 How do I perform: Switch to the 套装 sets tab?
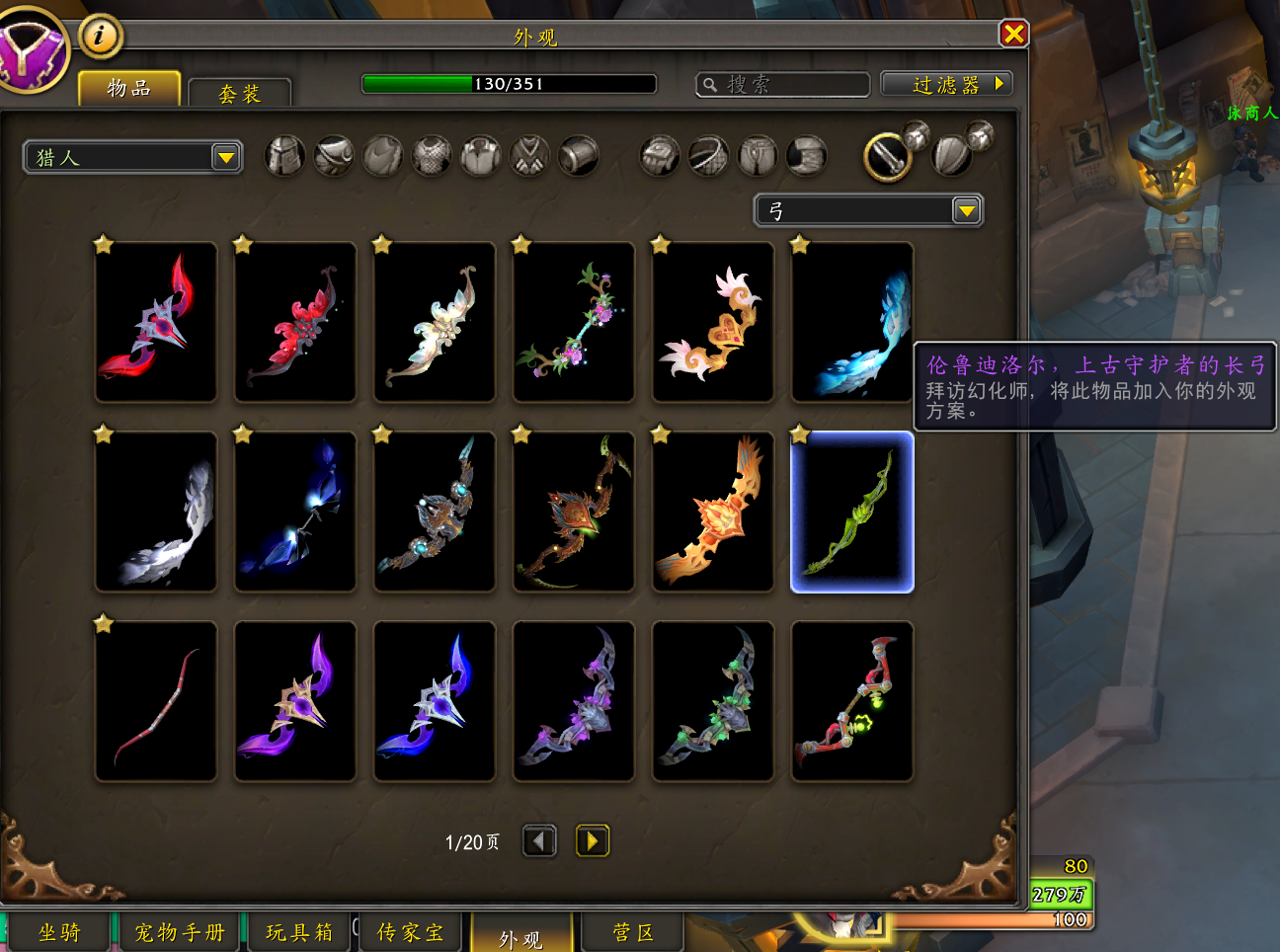click(239, 94)
